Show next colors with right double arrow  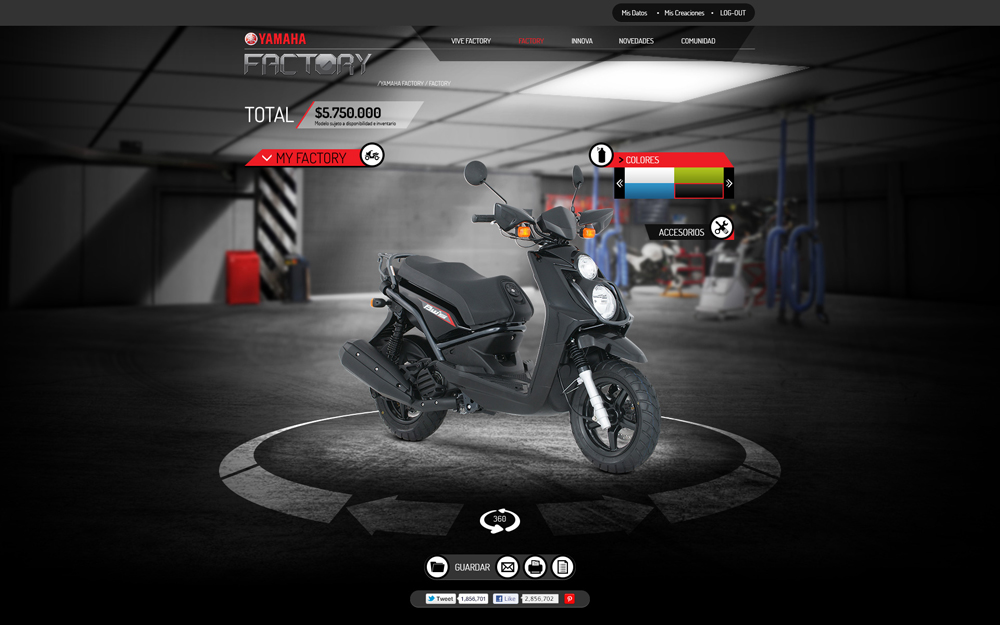tap(729, 183)
